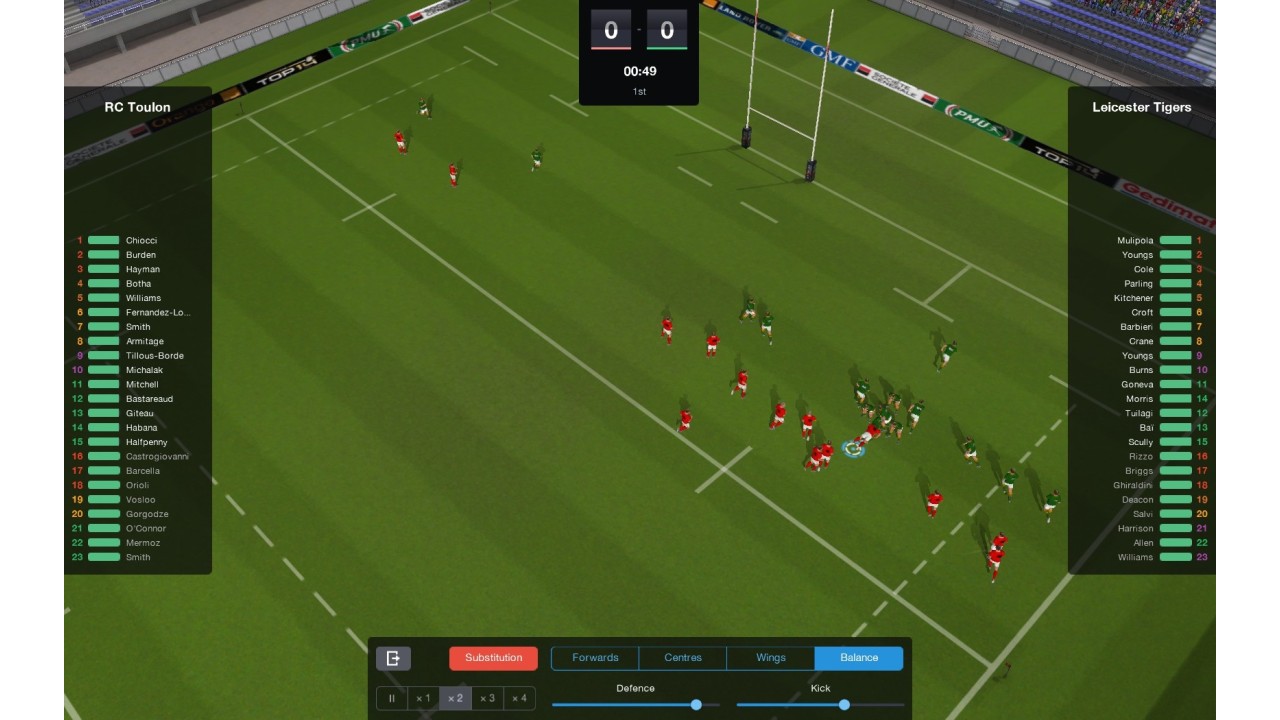Set match speed to x2

455,698
